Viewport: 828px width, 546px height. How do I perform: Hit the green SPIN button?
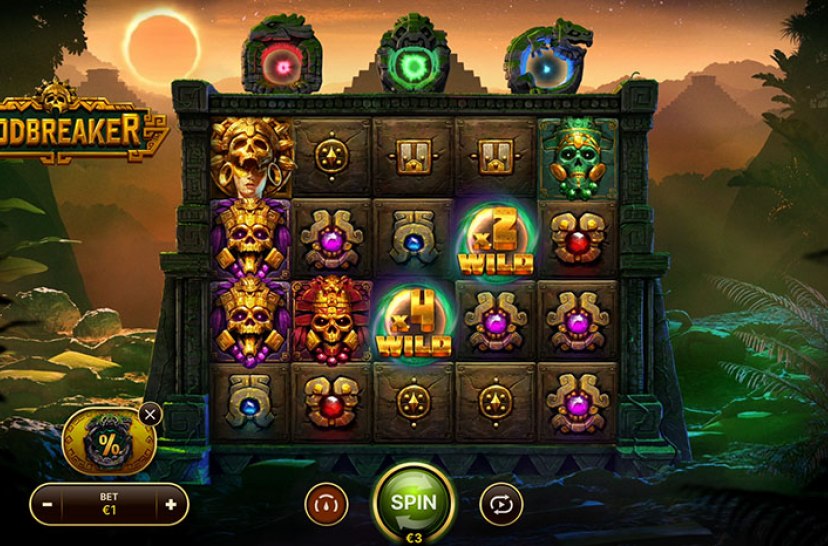coord(413,502)
